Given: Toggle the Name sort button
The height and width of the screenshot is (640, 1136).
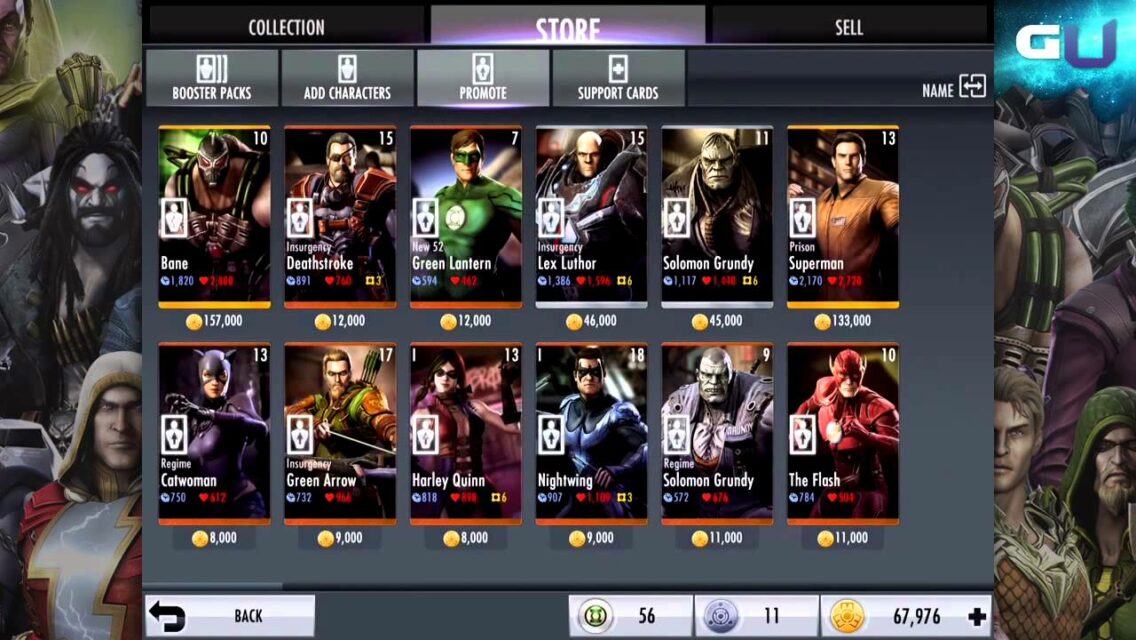Looking at the screenshot, I should [x=954, y=89].
